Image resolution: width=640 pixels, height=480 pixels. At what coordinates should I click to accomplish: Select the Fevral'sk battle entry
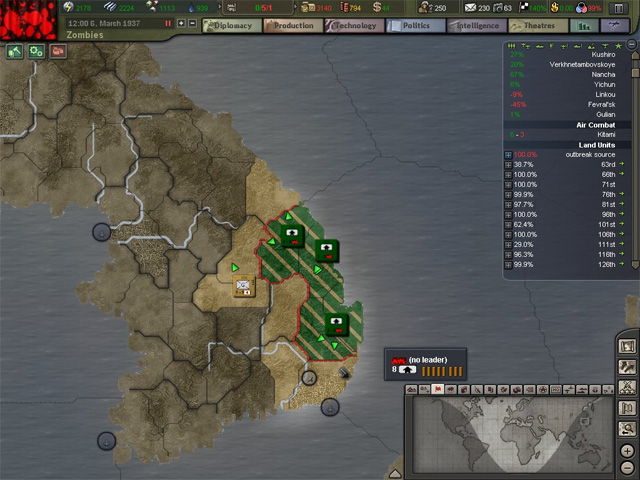click(x=600, y=104)
